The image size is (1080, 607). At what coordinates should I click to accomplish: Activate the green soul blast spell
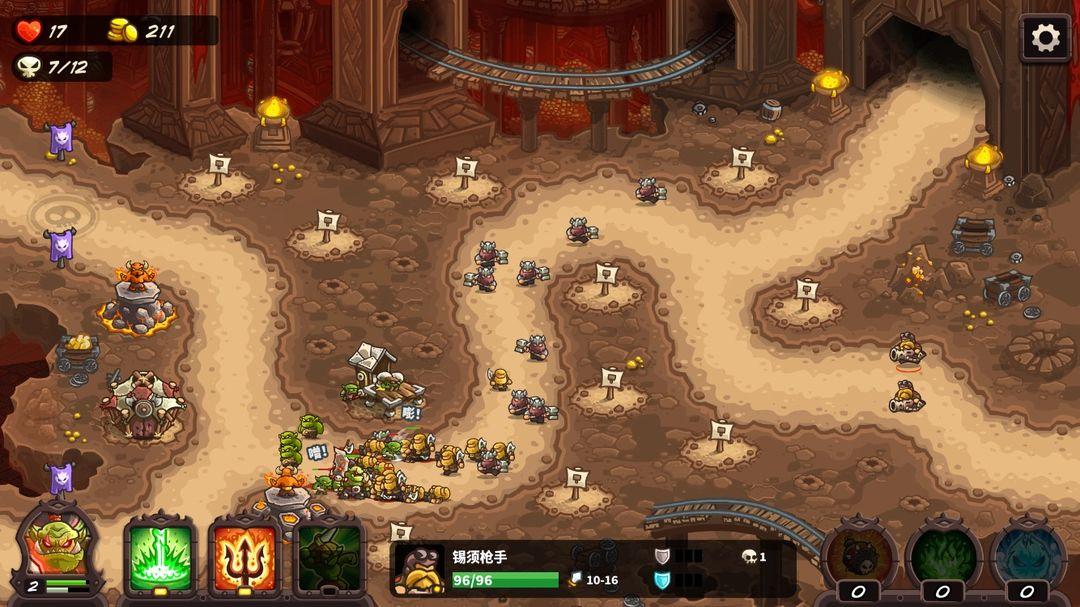[160, 557]
